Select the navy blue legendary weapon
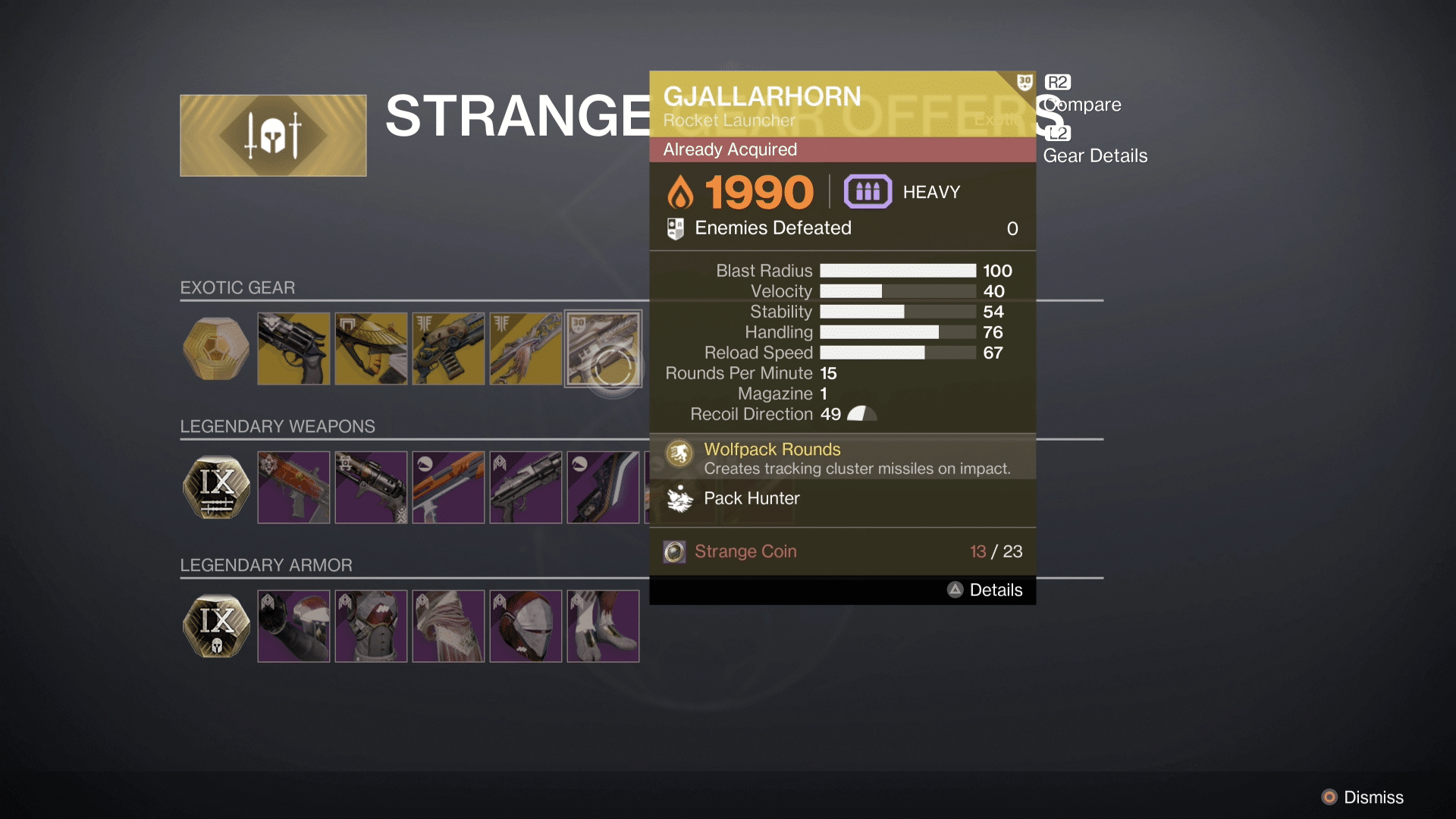 (603, 488)
